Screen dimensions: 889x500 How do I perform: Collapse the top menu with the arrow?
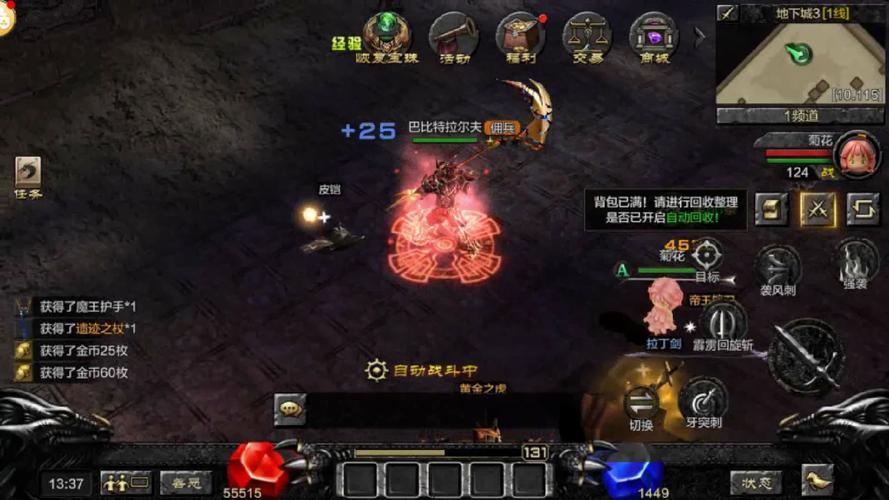700,35
